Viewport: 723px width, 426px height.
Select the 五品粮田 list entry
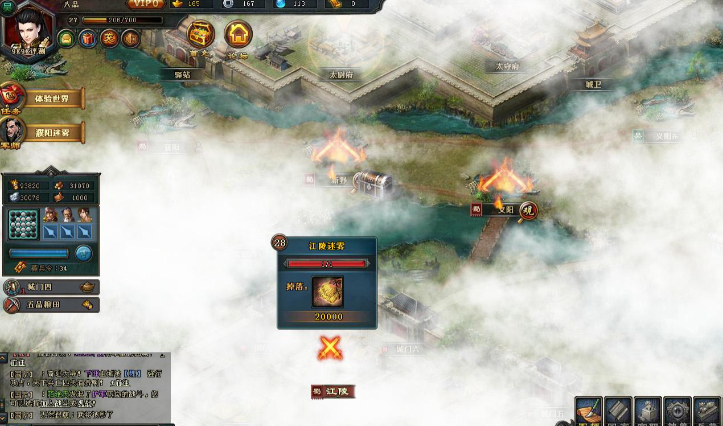(x=50, y=305)
